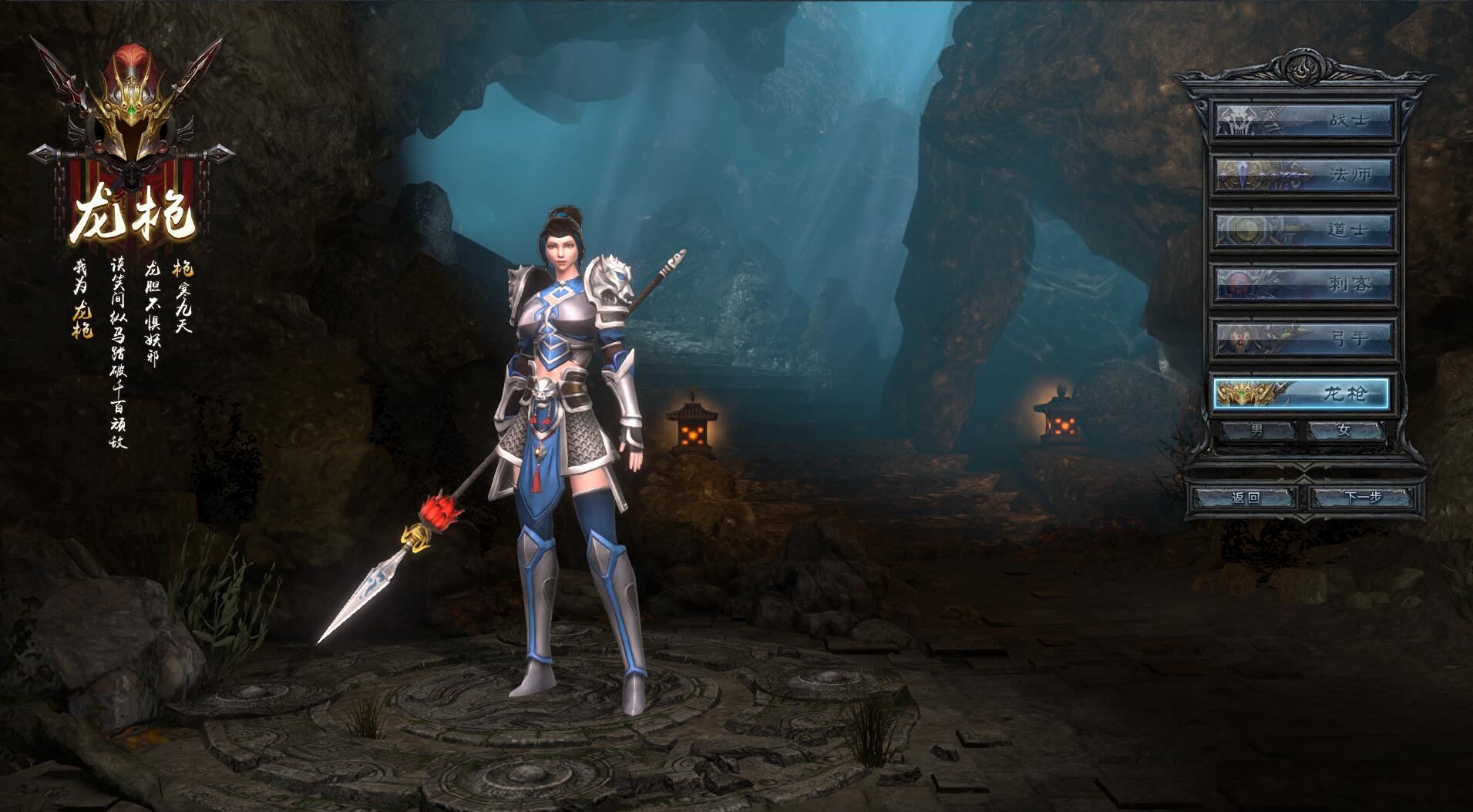1473x812 pixels.
Task: Switch gender to 男 male
Action: (1257, 431)
